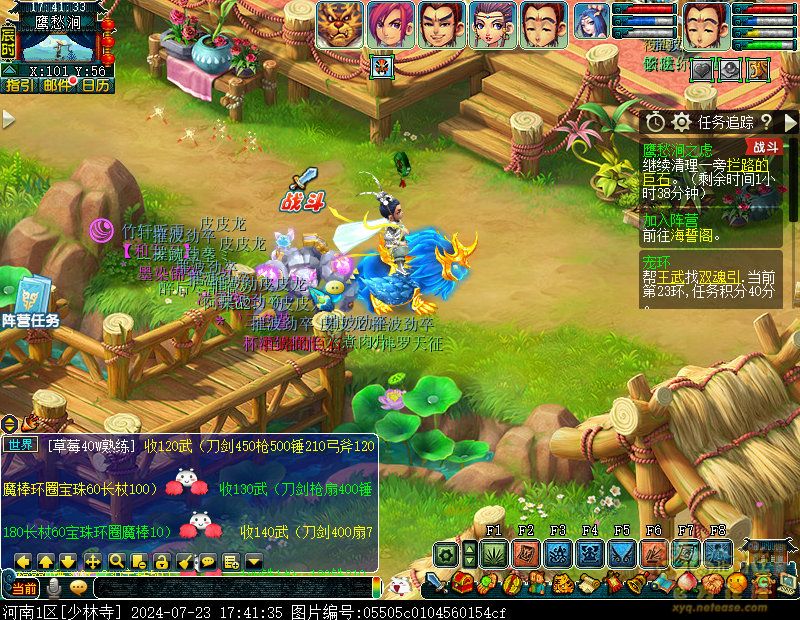
Task: Select the pink-haired team member portrait
Action: coord(390,24)
